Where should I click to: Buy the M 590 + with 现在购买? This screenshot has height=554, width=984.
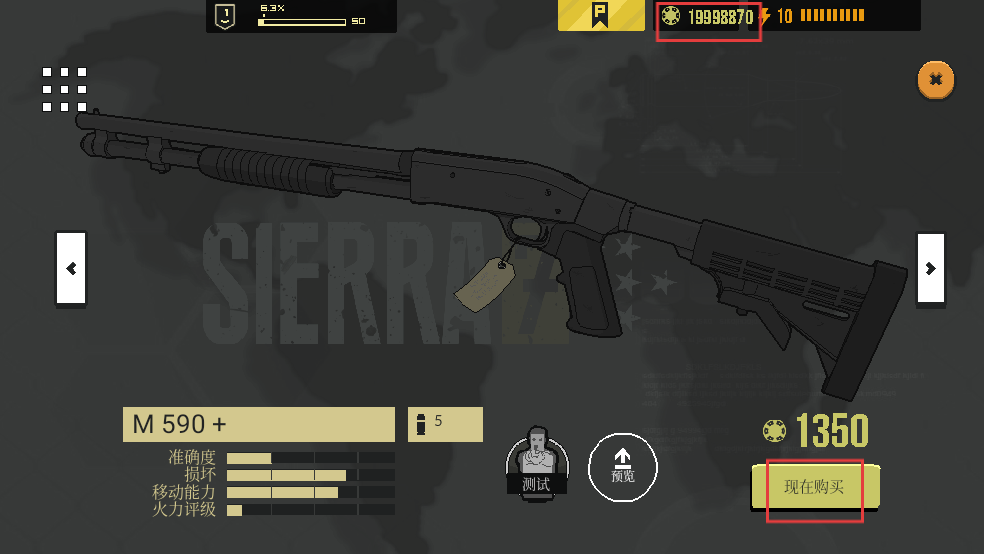point(815,487)
